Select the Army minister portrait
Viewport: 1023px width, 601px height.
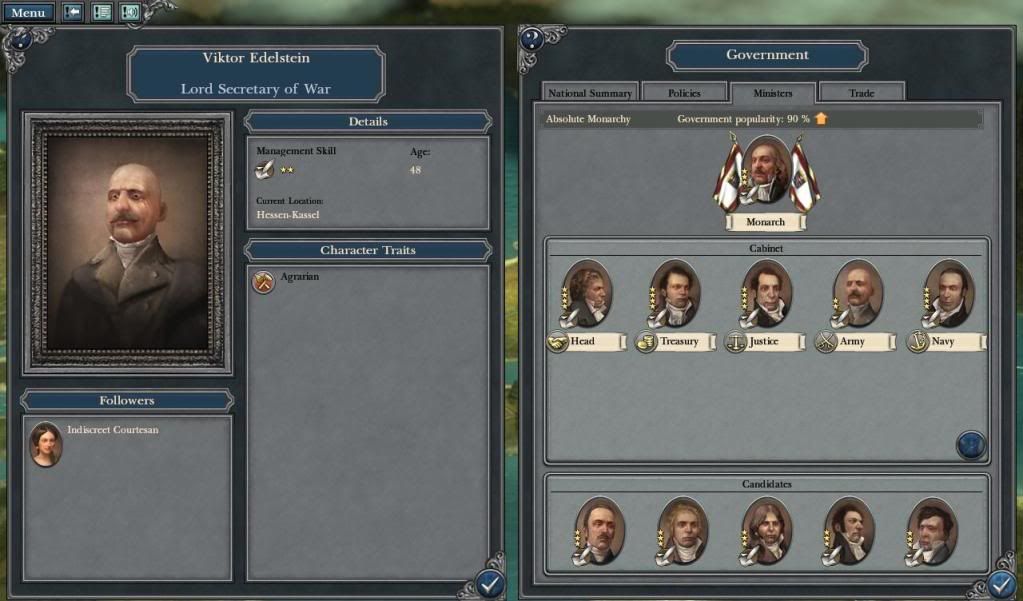[x=857, y=294]
